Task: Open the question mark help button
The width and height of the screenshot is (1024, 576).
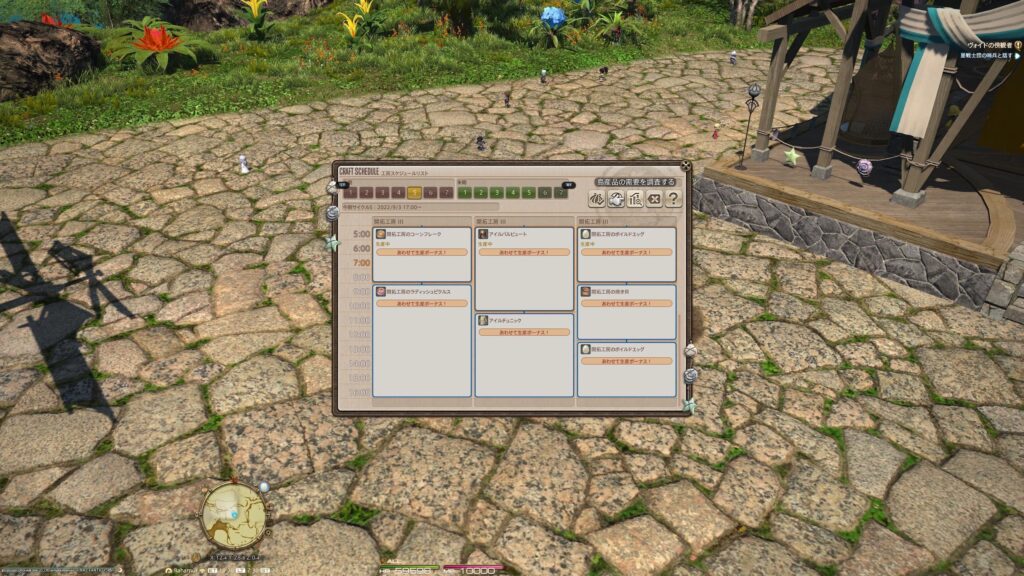Action: click(673, 199)
